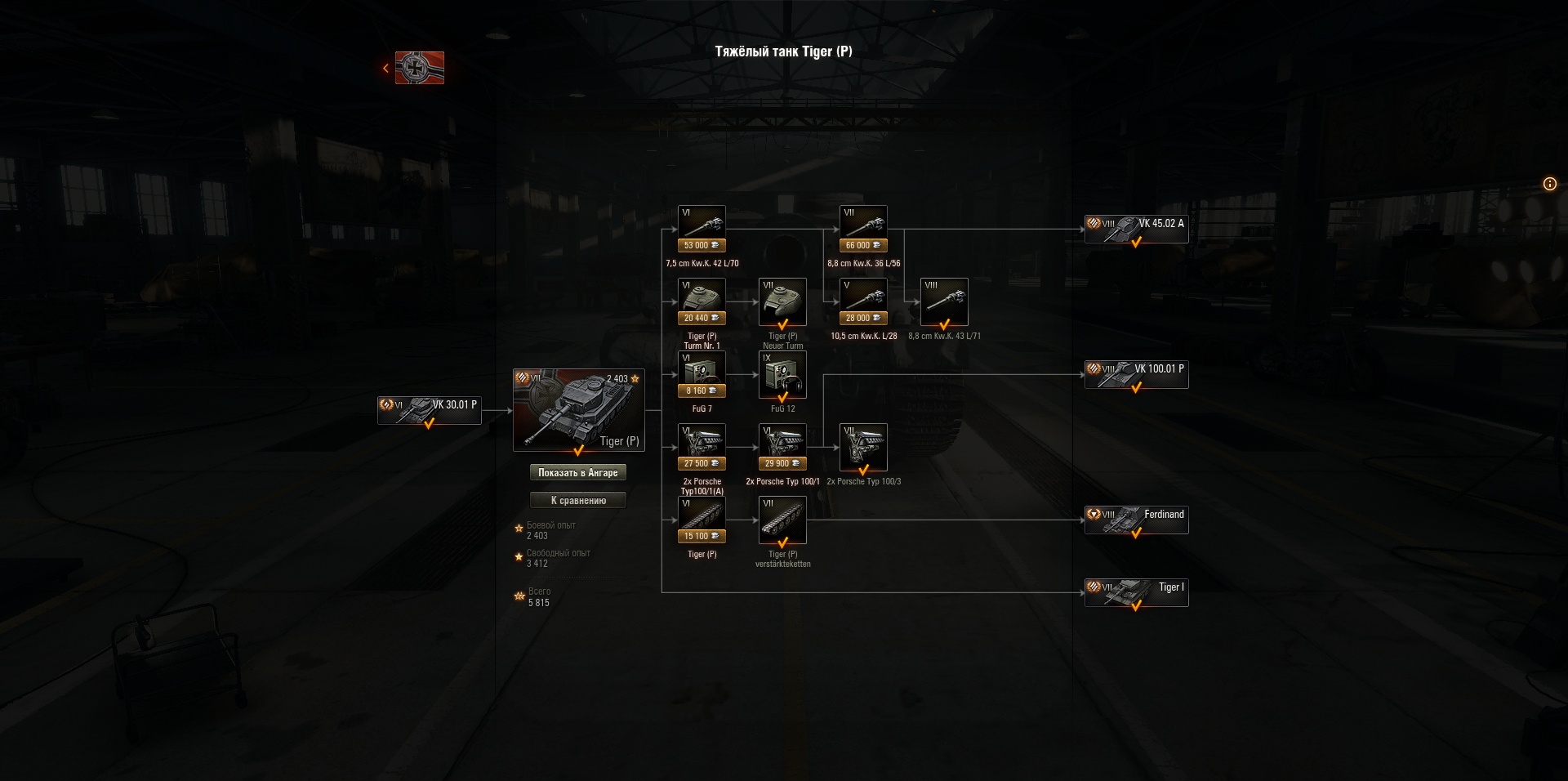The image size is (1568, 781).
Task: Select the 8,8 cm Kw.K. 36 L/56 gun
Action: pos(863,221)
